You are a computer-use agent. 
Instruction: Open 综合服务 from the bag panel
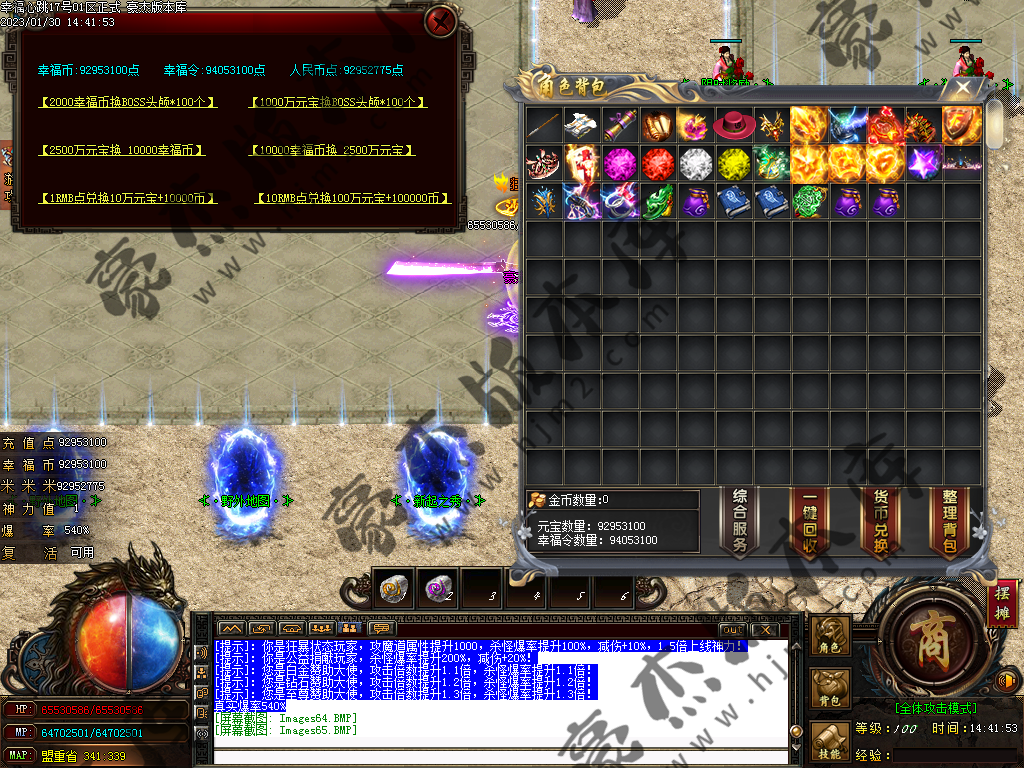pyautogui.click(x=740, y=522)
